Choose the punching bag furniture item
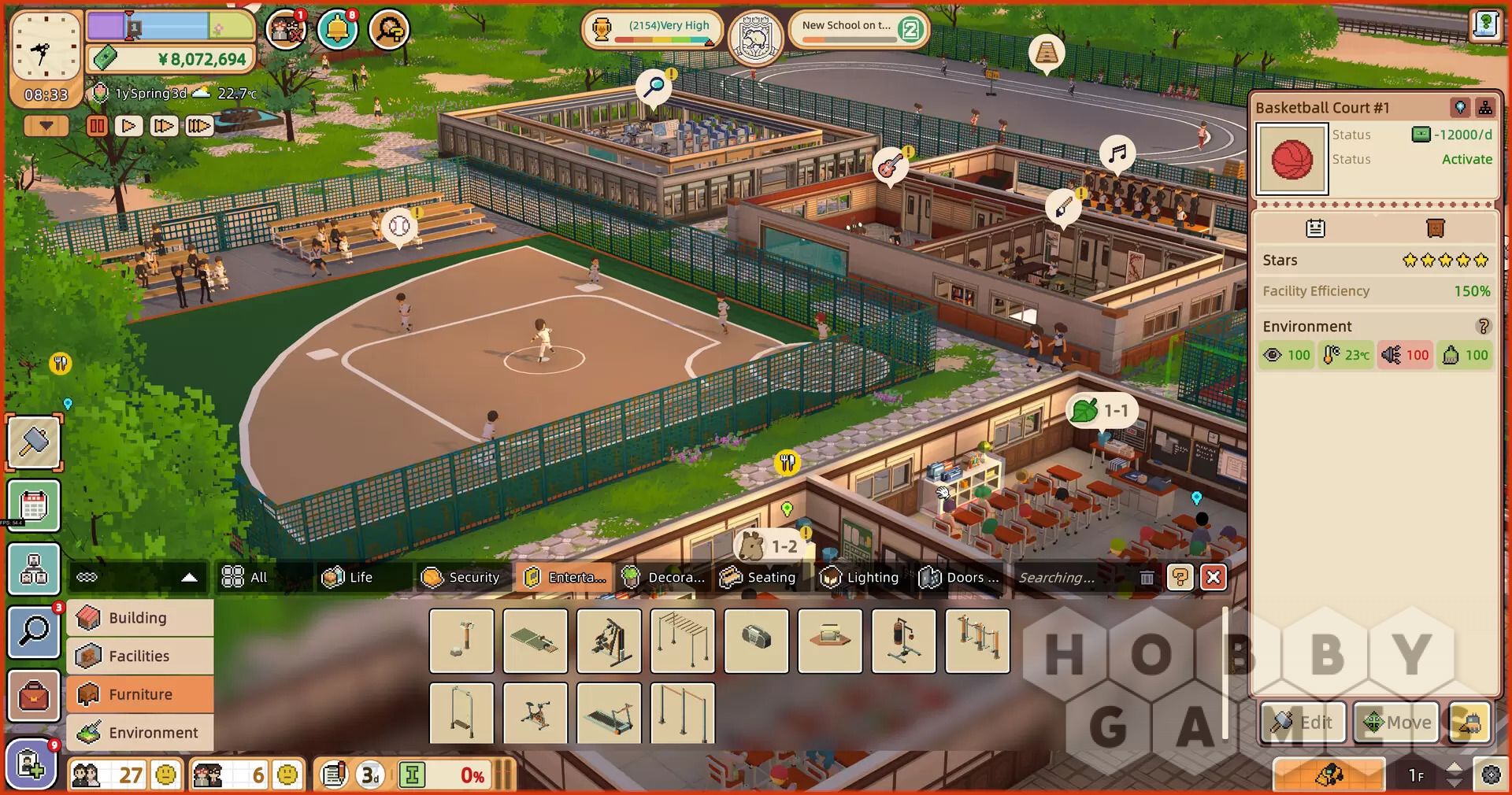Viewport: 1512px width, 795px height. pos(903,641)
